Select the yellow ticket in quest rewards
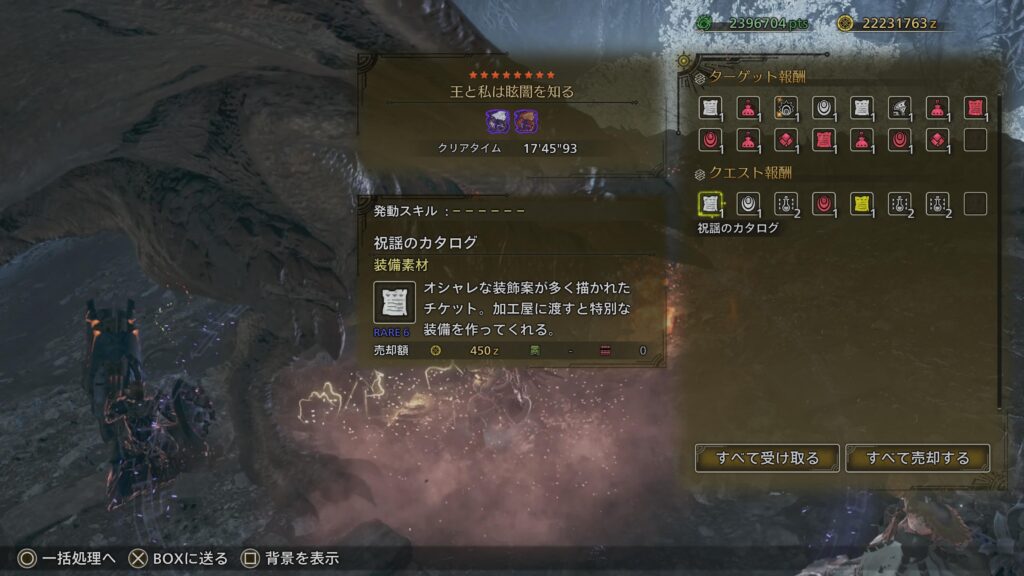Image resolution: width=1024 pixels, height=576 pixels. click(861, 204)
